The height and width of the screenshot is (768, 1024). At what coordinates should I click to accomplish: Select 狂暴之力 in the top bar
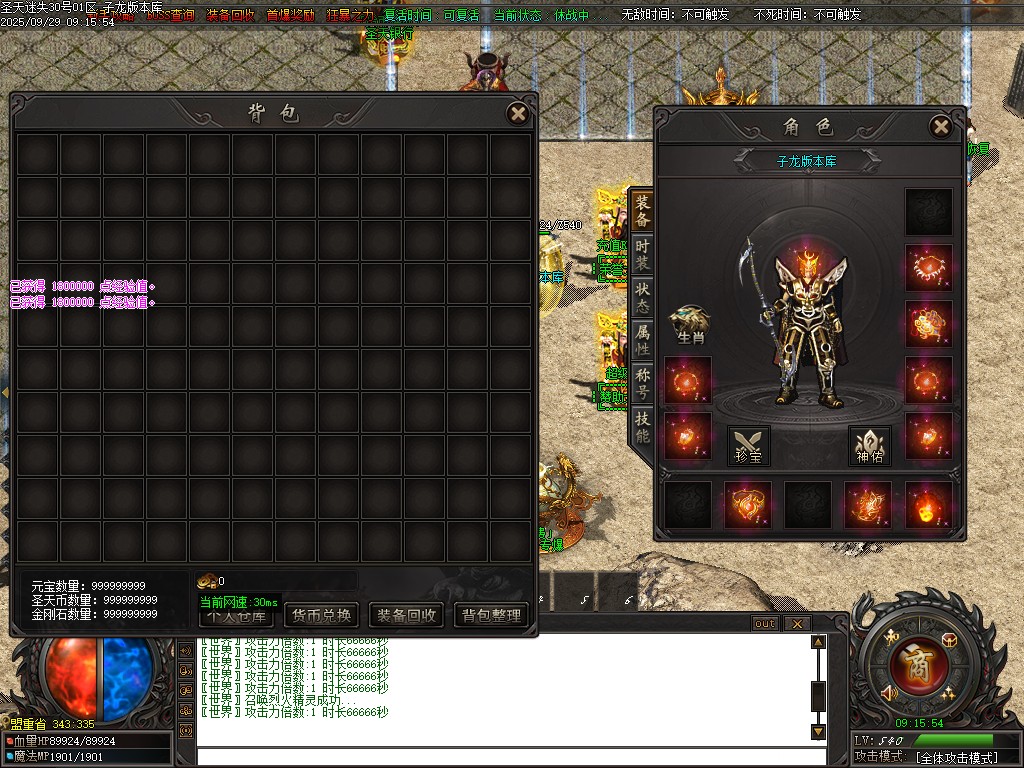[x=349, y=16]
